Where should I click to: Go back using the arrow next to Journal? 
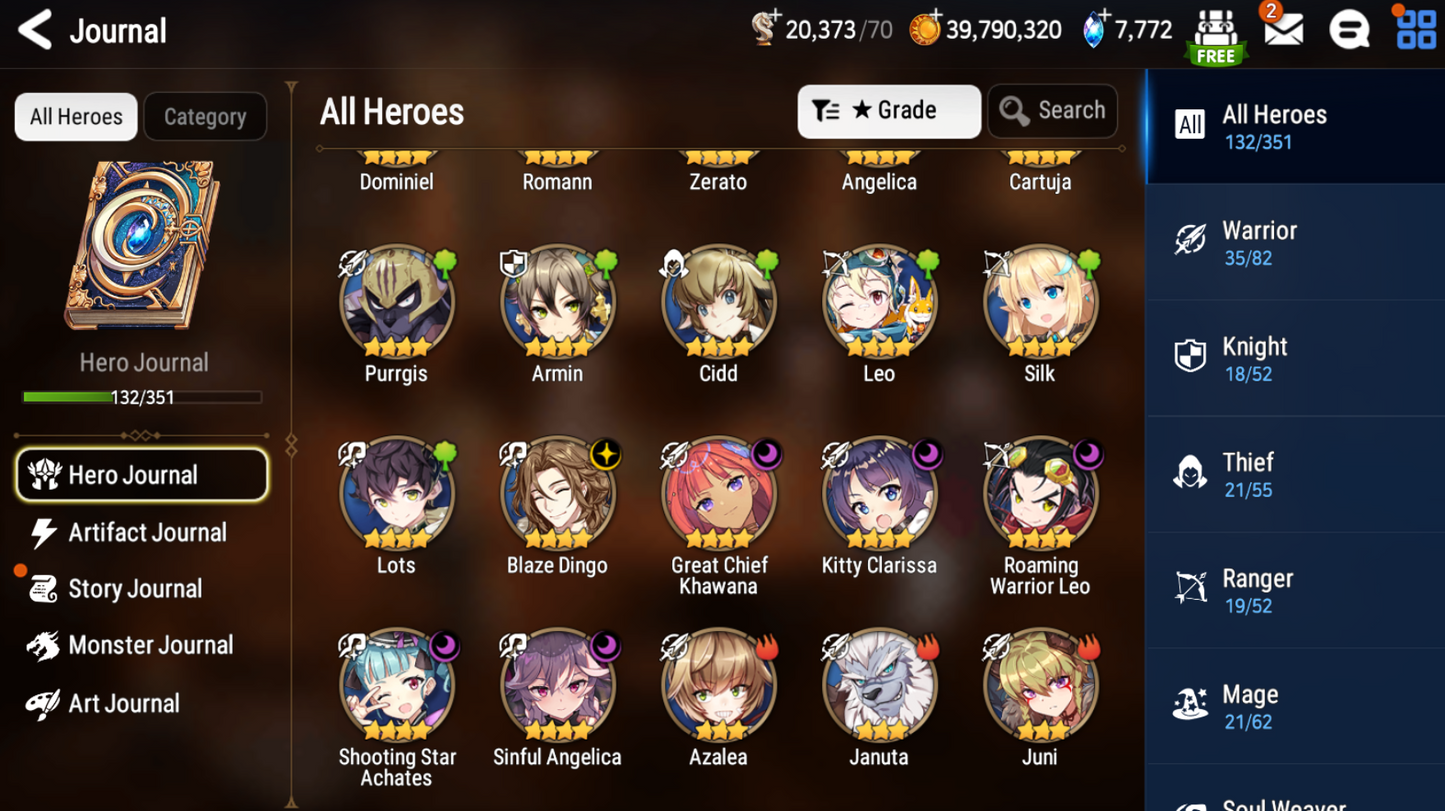pos(34,30)
